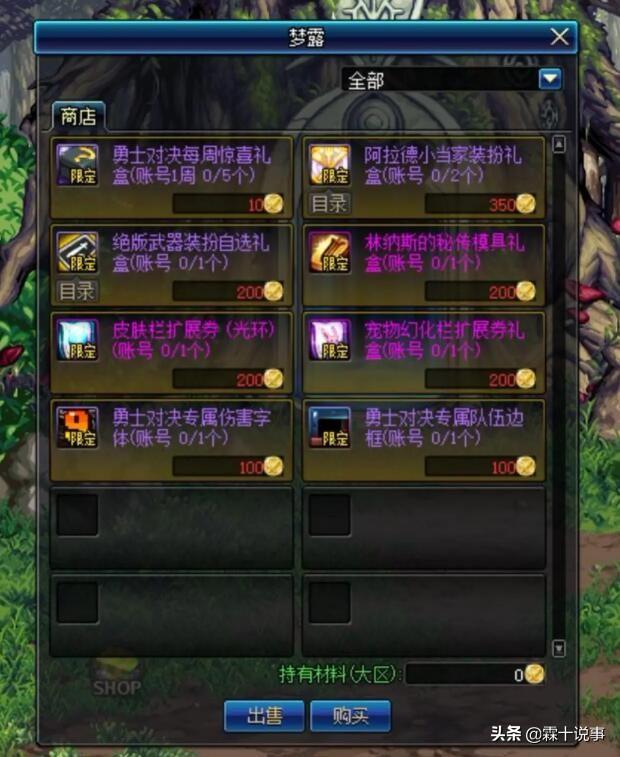
Task: Click the 购买 buy button
Action: pos(350,715)
